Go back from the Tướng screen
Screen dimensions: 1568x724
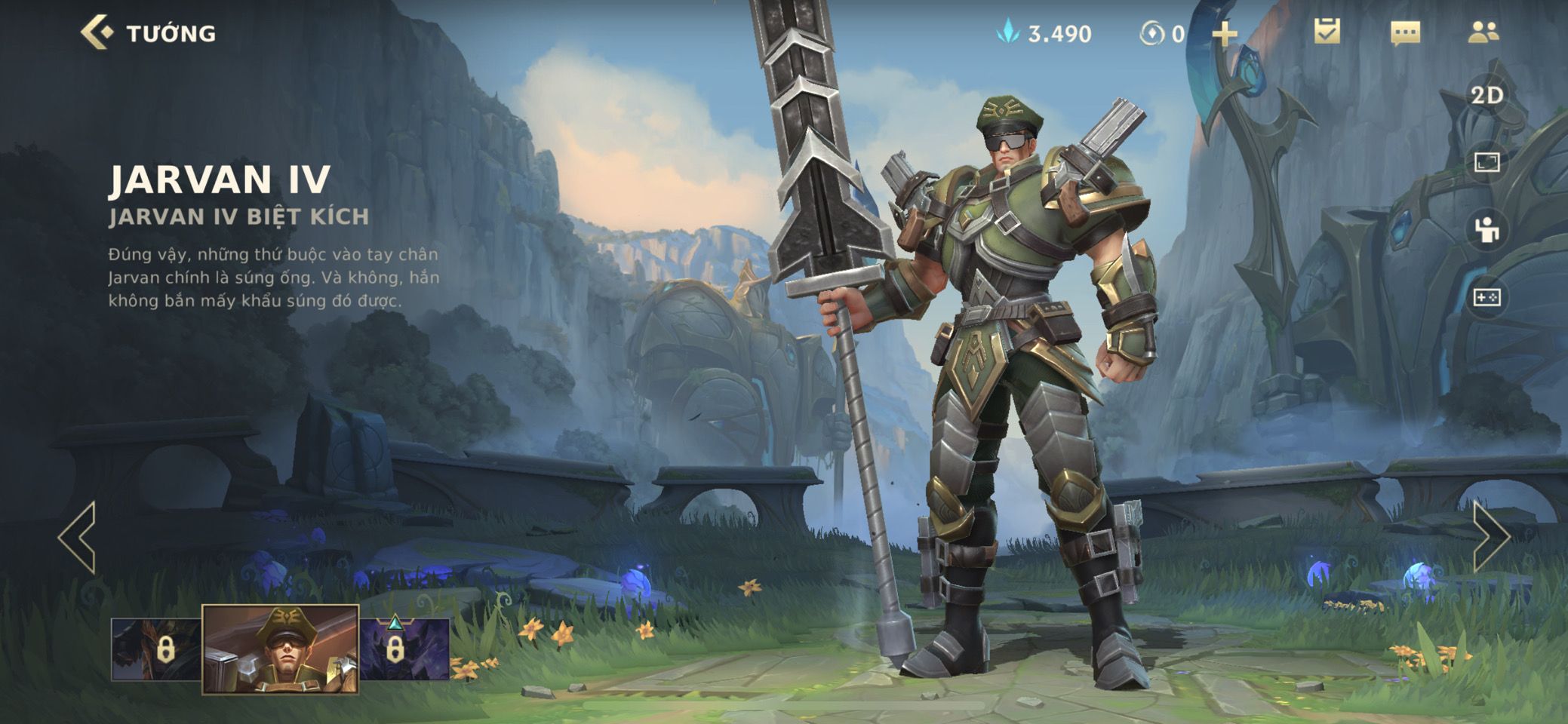(97, 33)
